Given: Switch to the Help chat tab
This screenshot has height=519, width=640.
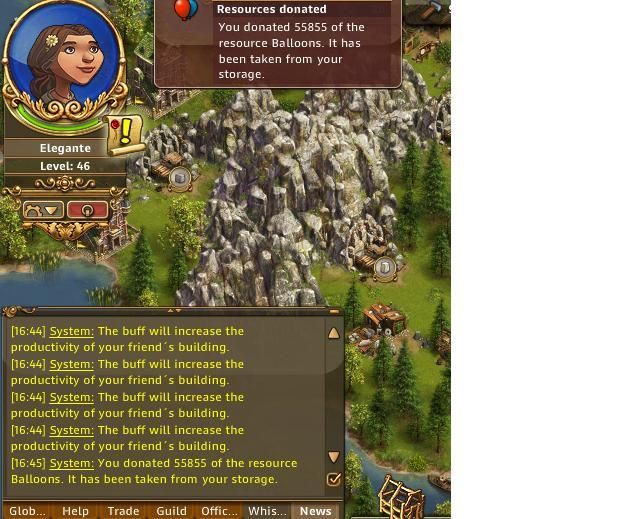Looking at the screenshot, I should click(76, 510).
